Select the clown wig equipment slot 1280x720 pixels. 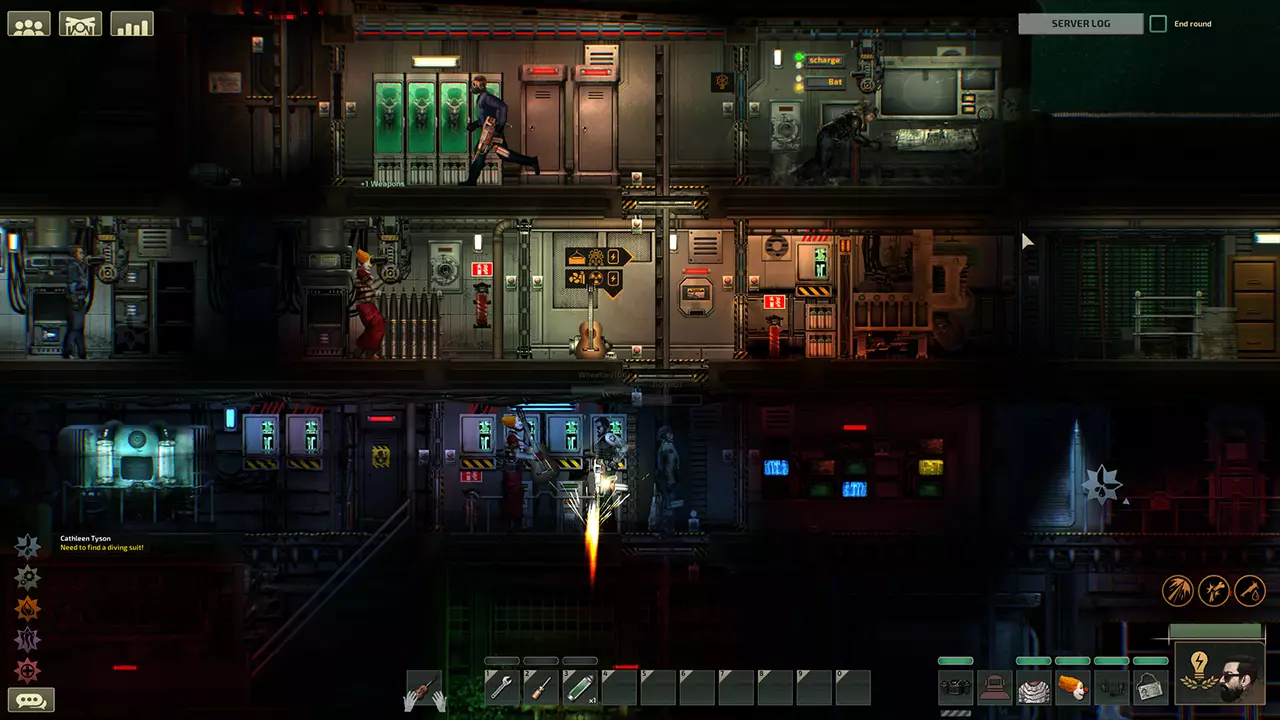point(1075,688)
